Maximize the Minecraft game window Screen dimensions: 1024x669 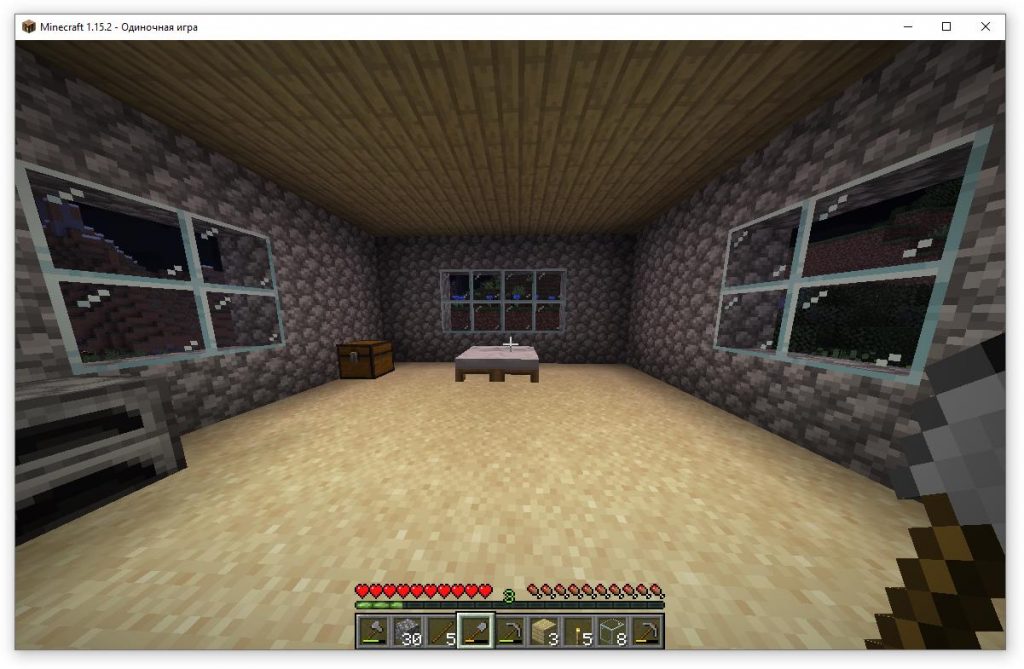pyautogui.click(x=946, y=27)
